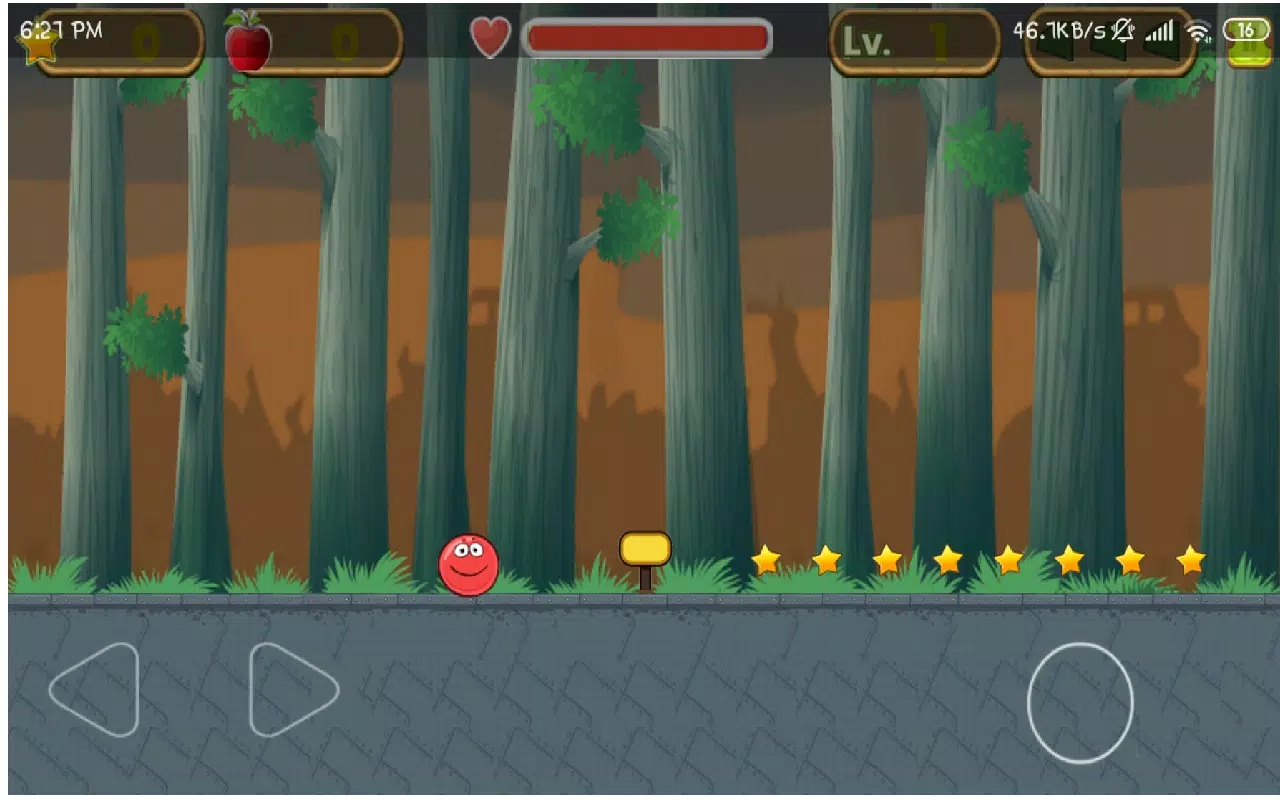1280x800 pixels.
Task: Tap the rightmost star near the screen edge
Action: pos(1189,561)
